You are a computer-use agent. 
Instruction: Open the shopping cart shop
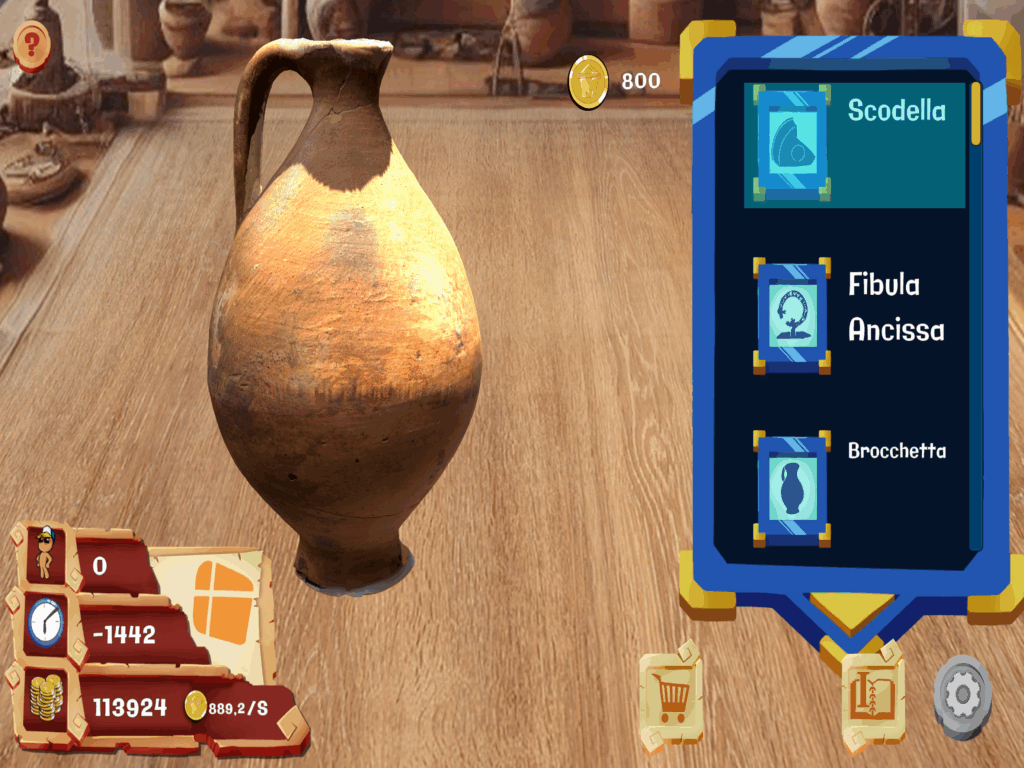(671, 695)
